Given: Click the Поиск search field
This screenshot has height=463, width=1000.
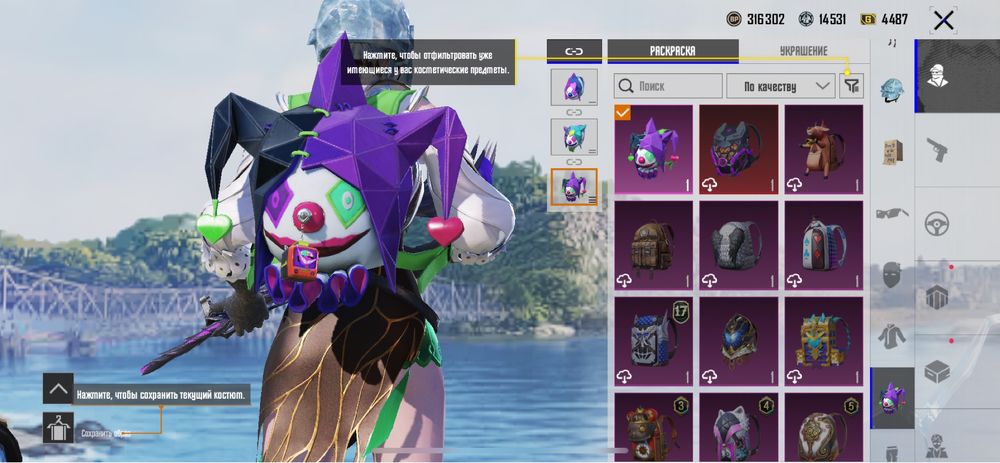Looking at the screenshot, I should (667, 86).
